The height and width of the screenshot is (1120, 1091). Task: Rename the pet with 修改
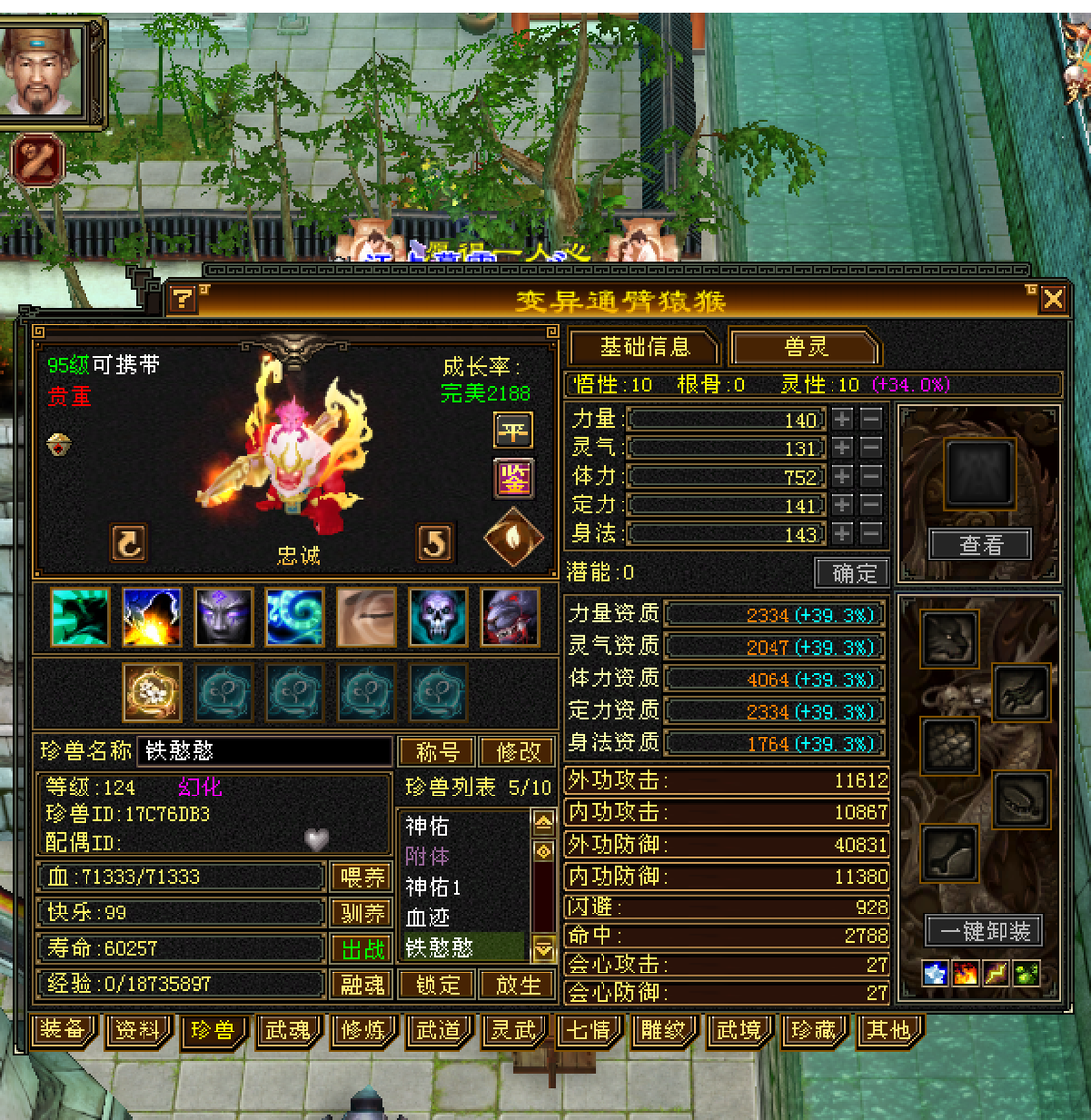coord(517,752)
